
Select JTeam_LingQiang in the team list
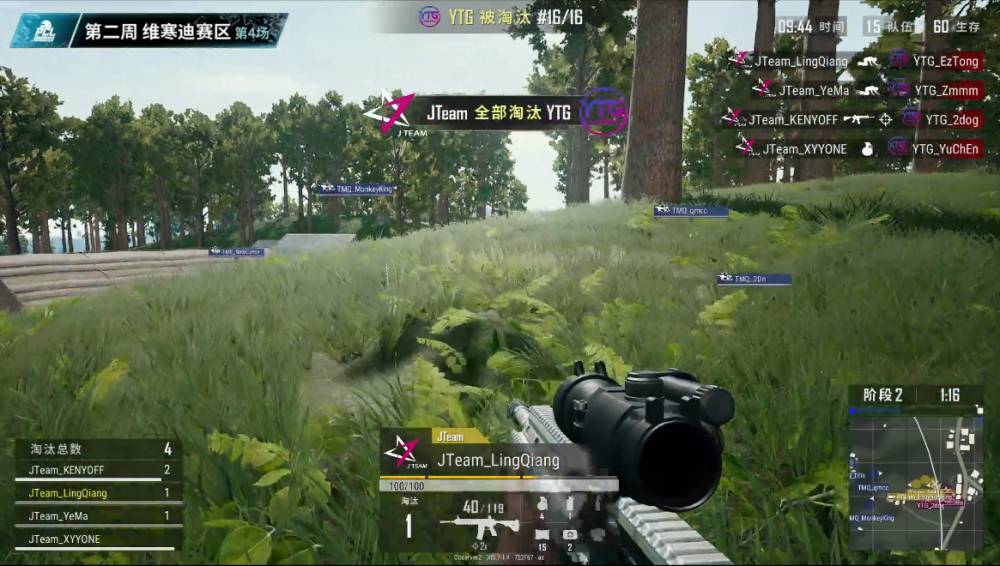(x=68, y=493)
